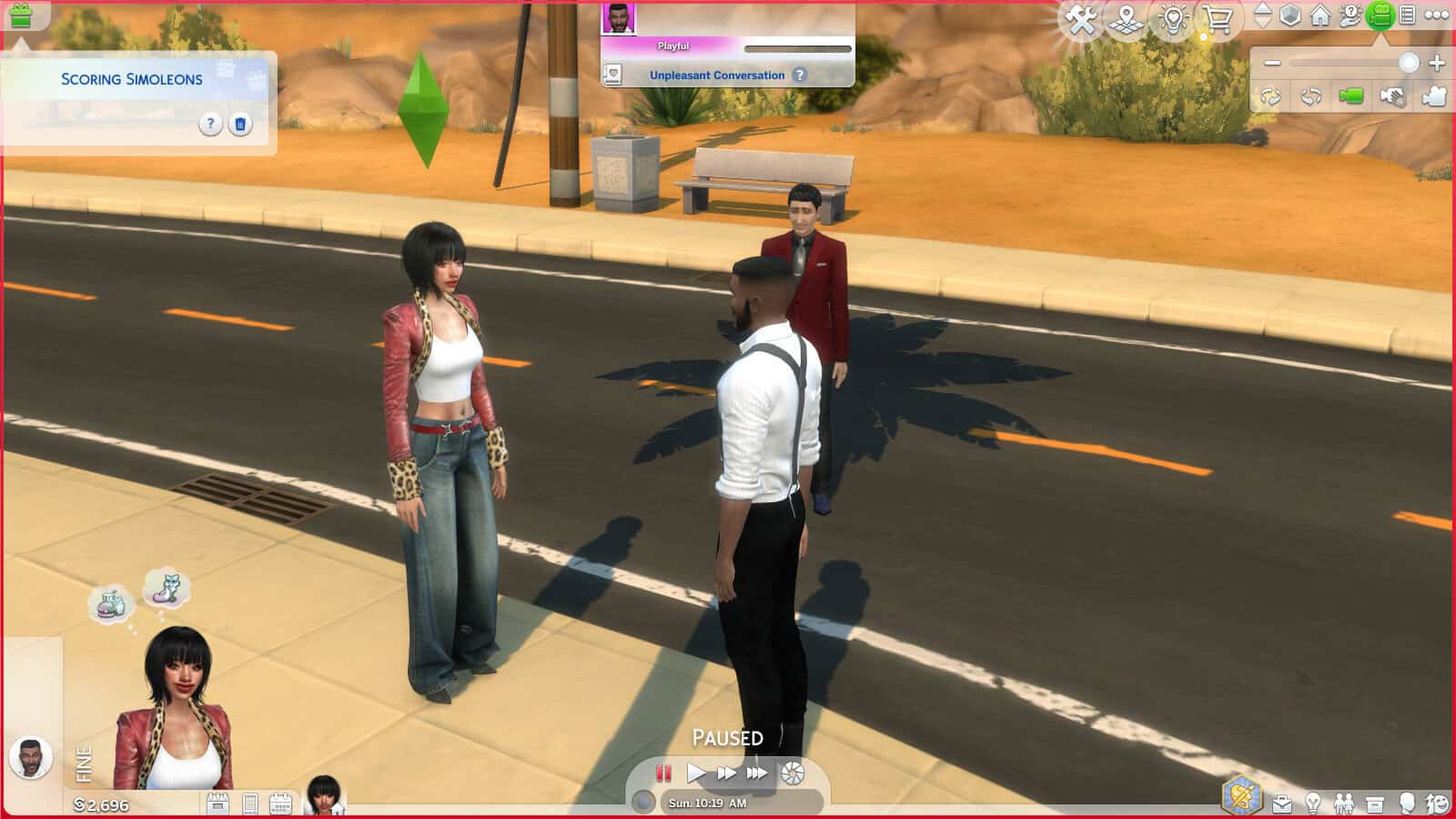View the notifications wall icon
The height and width of the screenshot is (819, 1456).
[1409, 16]
